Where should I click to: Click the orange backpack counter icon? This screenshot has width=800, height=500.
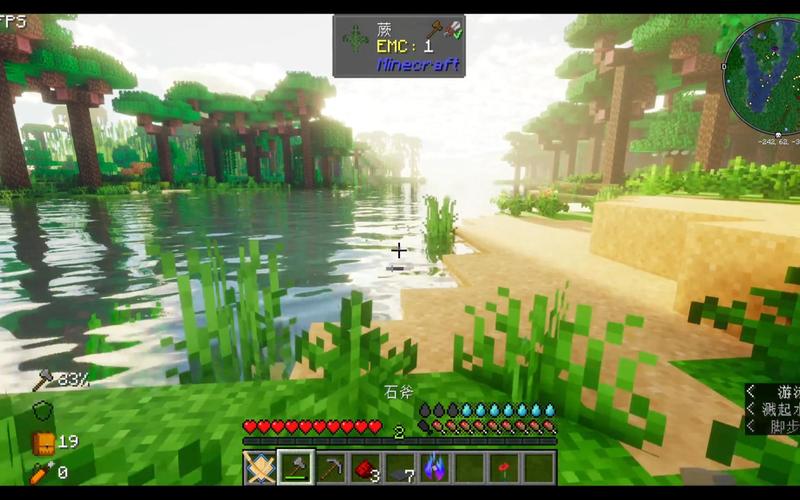pos(43,443)
